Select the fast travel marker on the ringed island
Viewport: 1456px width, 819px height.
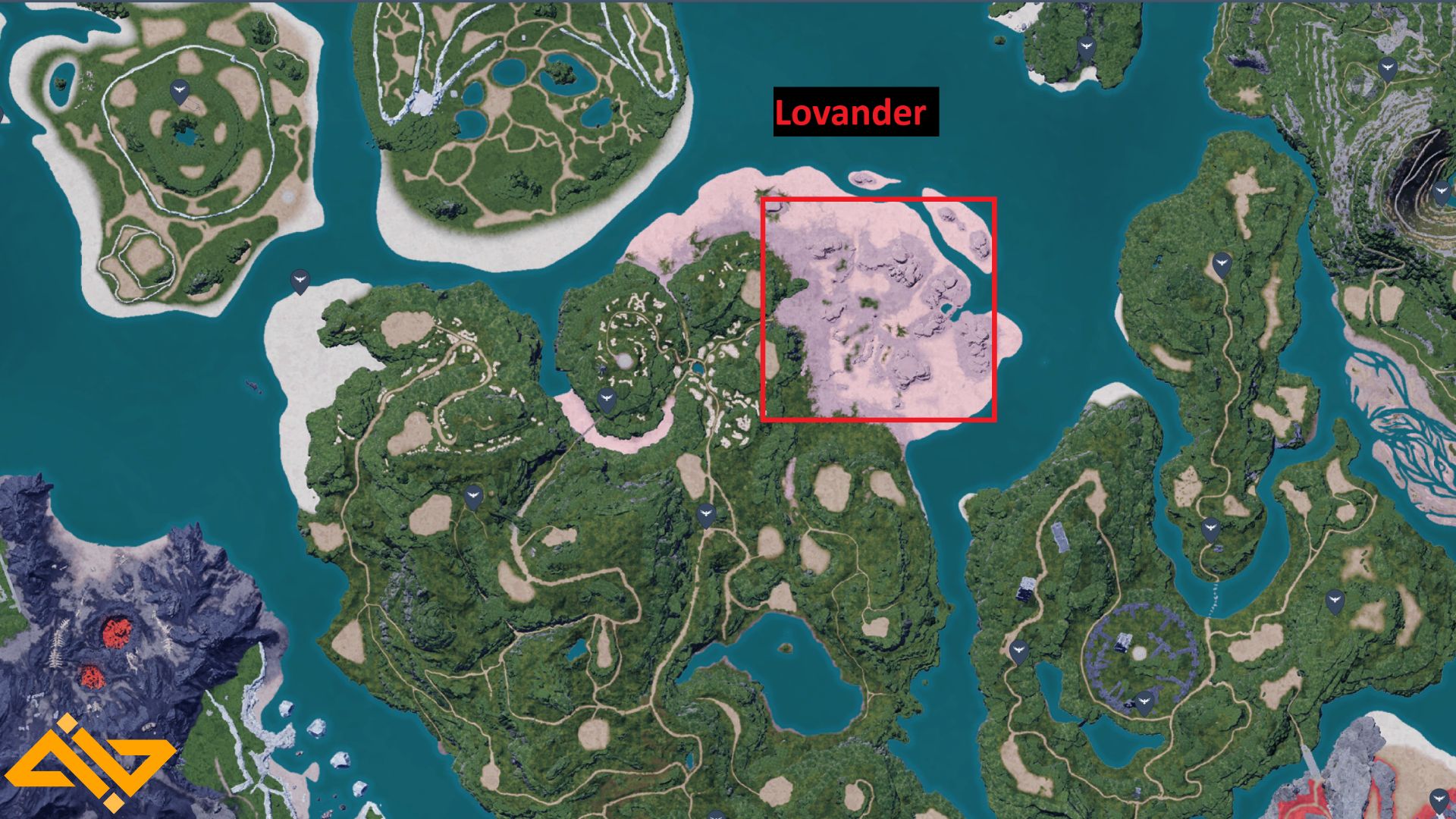[x=180, y=92]
